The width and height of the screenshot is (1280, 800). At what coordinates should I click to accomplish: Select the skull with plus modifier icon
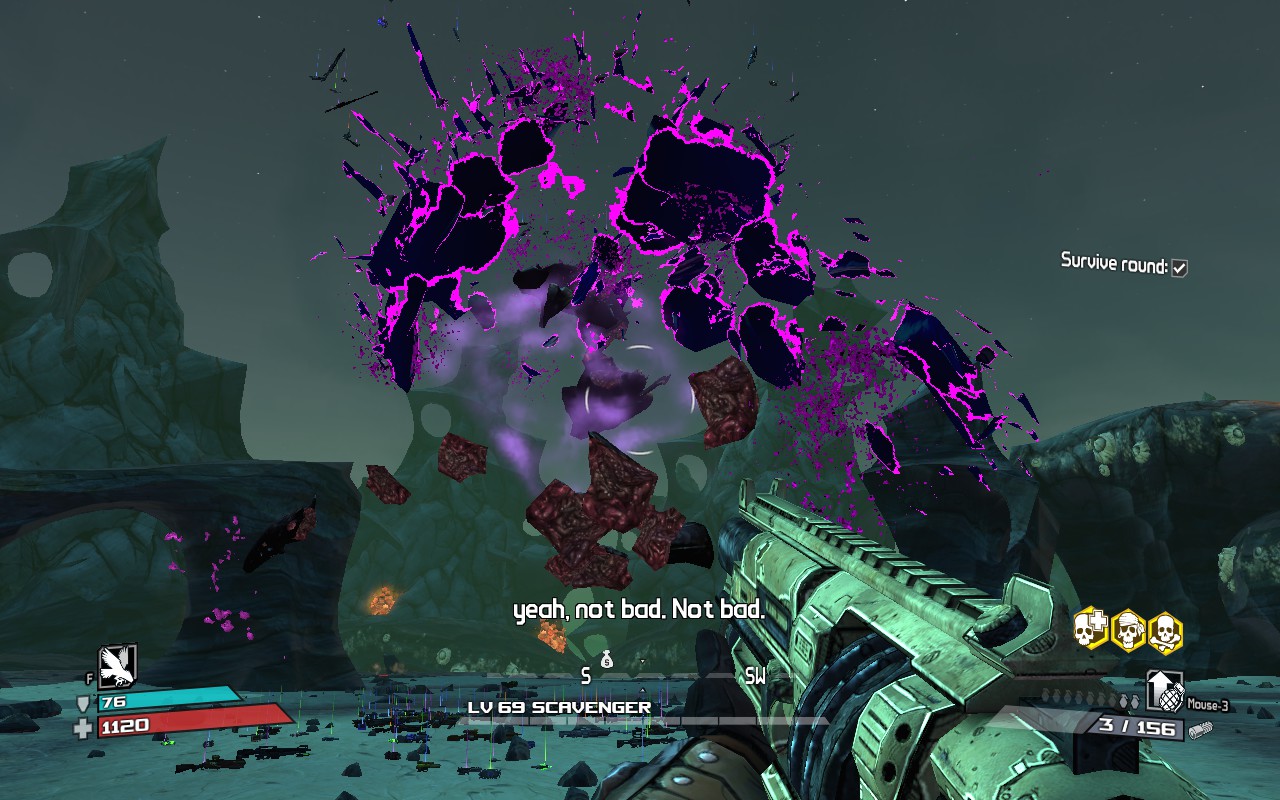pos(1090,629)
